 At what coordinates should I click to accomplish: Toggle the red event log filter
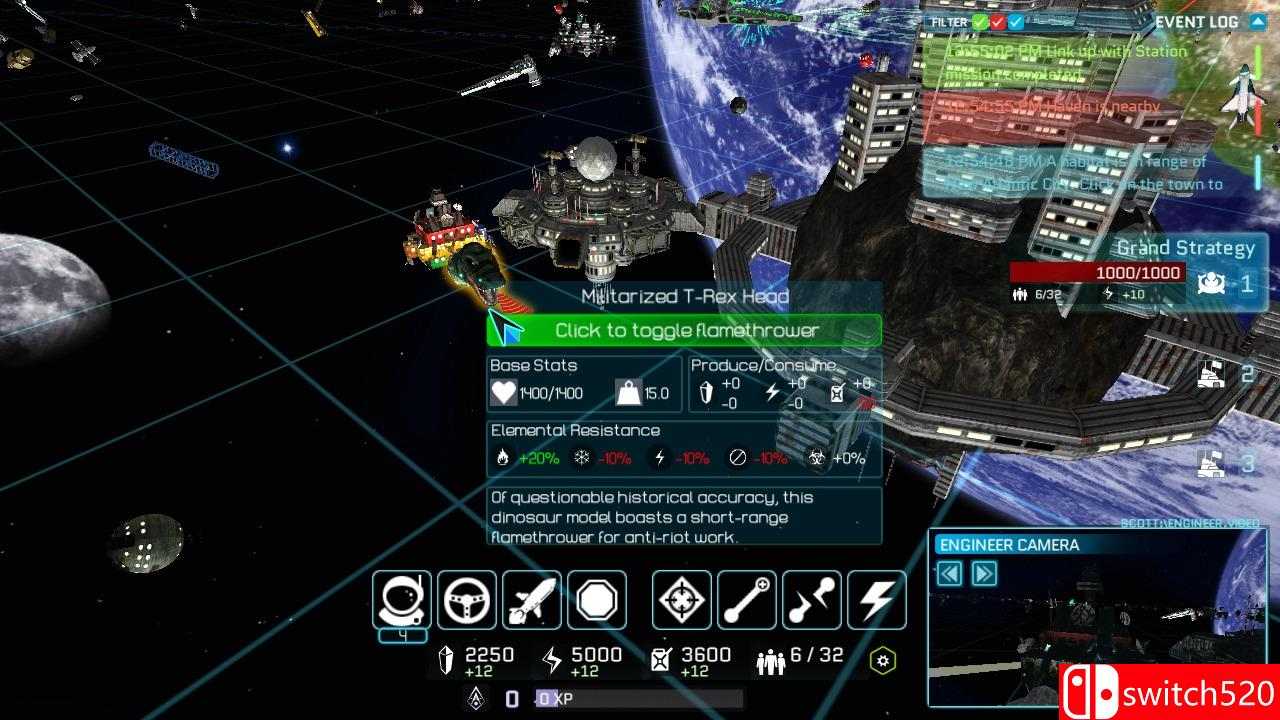click(998, 22)
